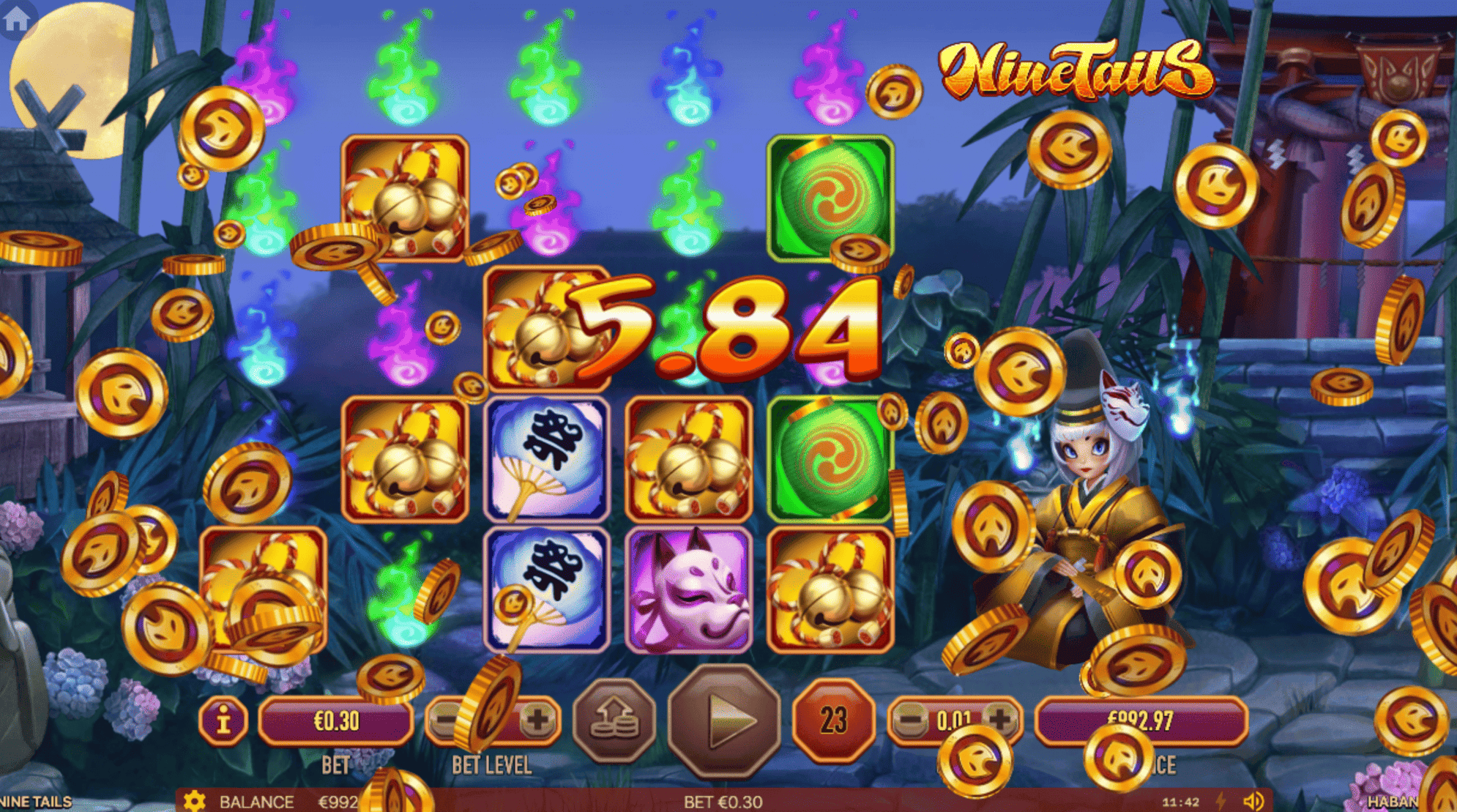
Task: Open the paytable info button
Action: tap(223, 721)
